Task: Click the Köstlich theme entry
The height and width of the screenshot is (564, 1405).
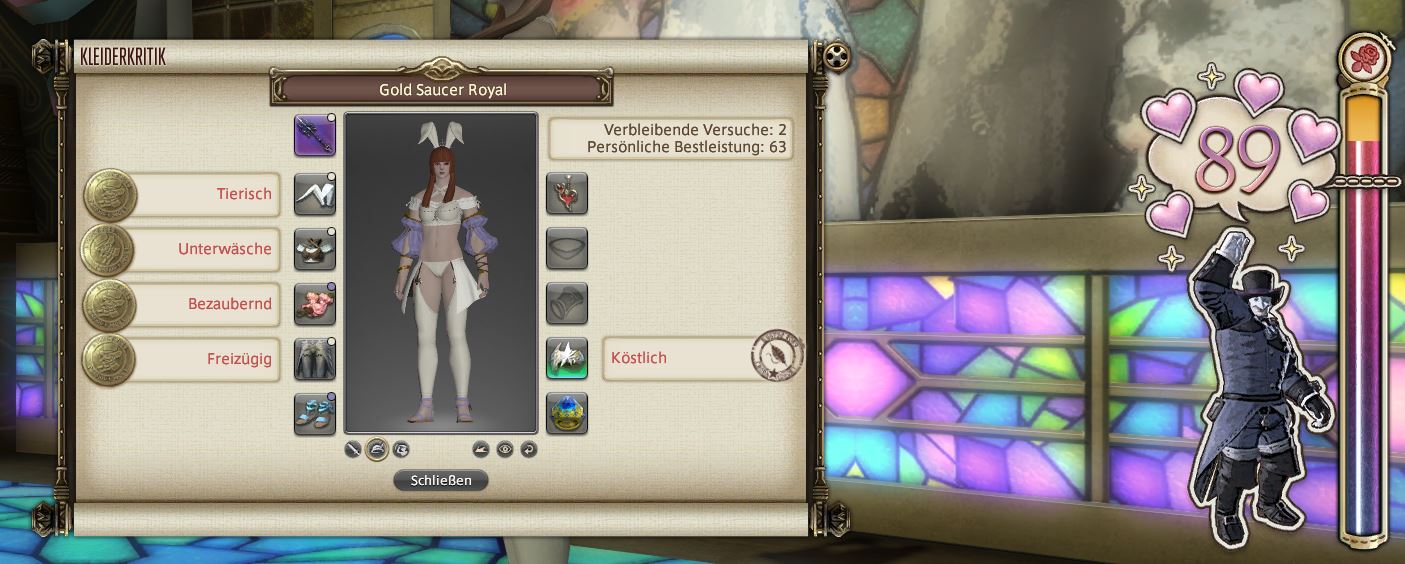Action: point(680,358)
